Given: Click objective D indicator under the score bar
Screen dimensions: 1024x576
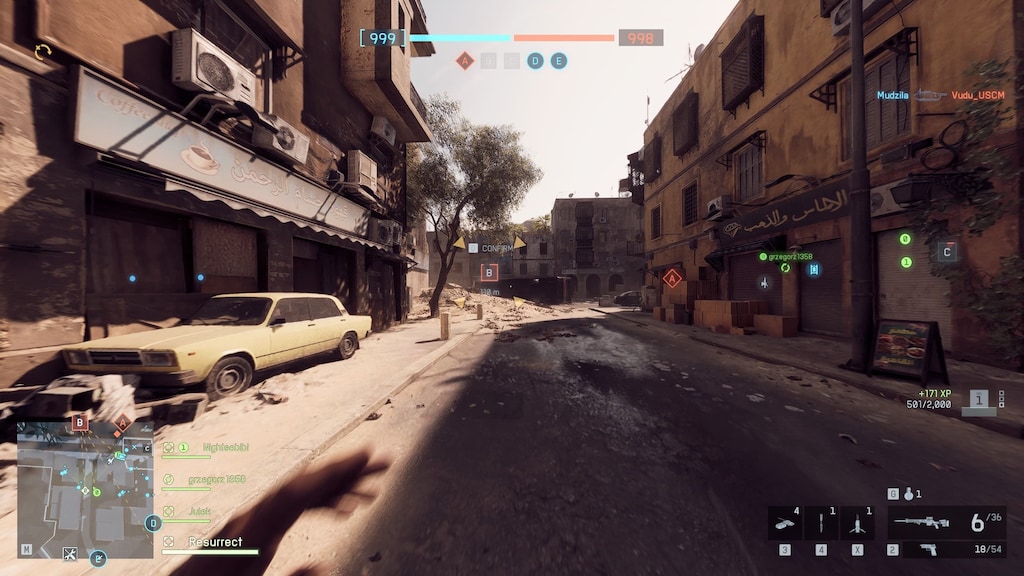Looking at the screenshot, I should (x=535, y=61).
